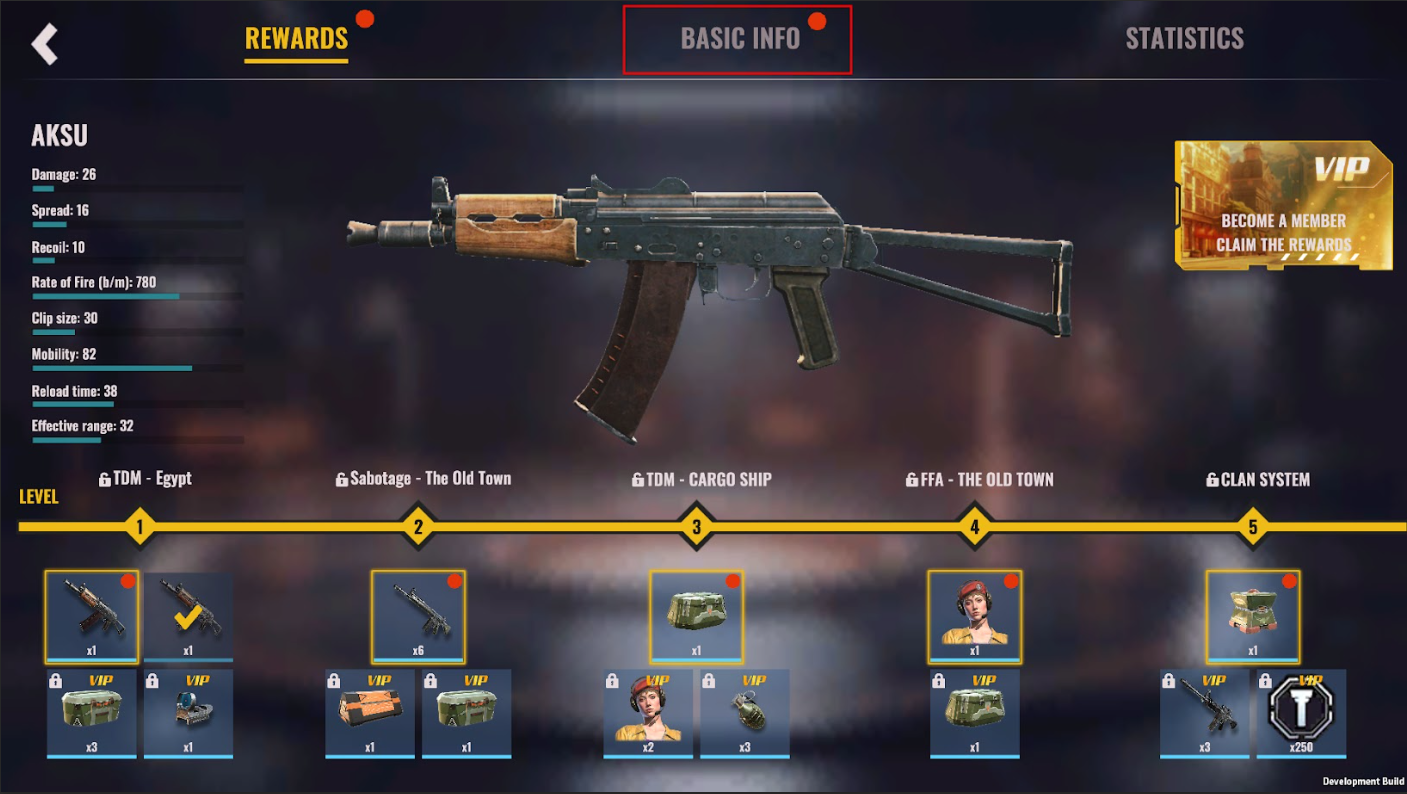1407x794 pixels.
Task: Select the locked VIP x250 token reward
Action: point(1301,713)
